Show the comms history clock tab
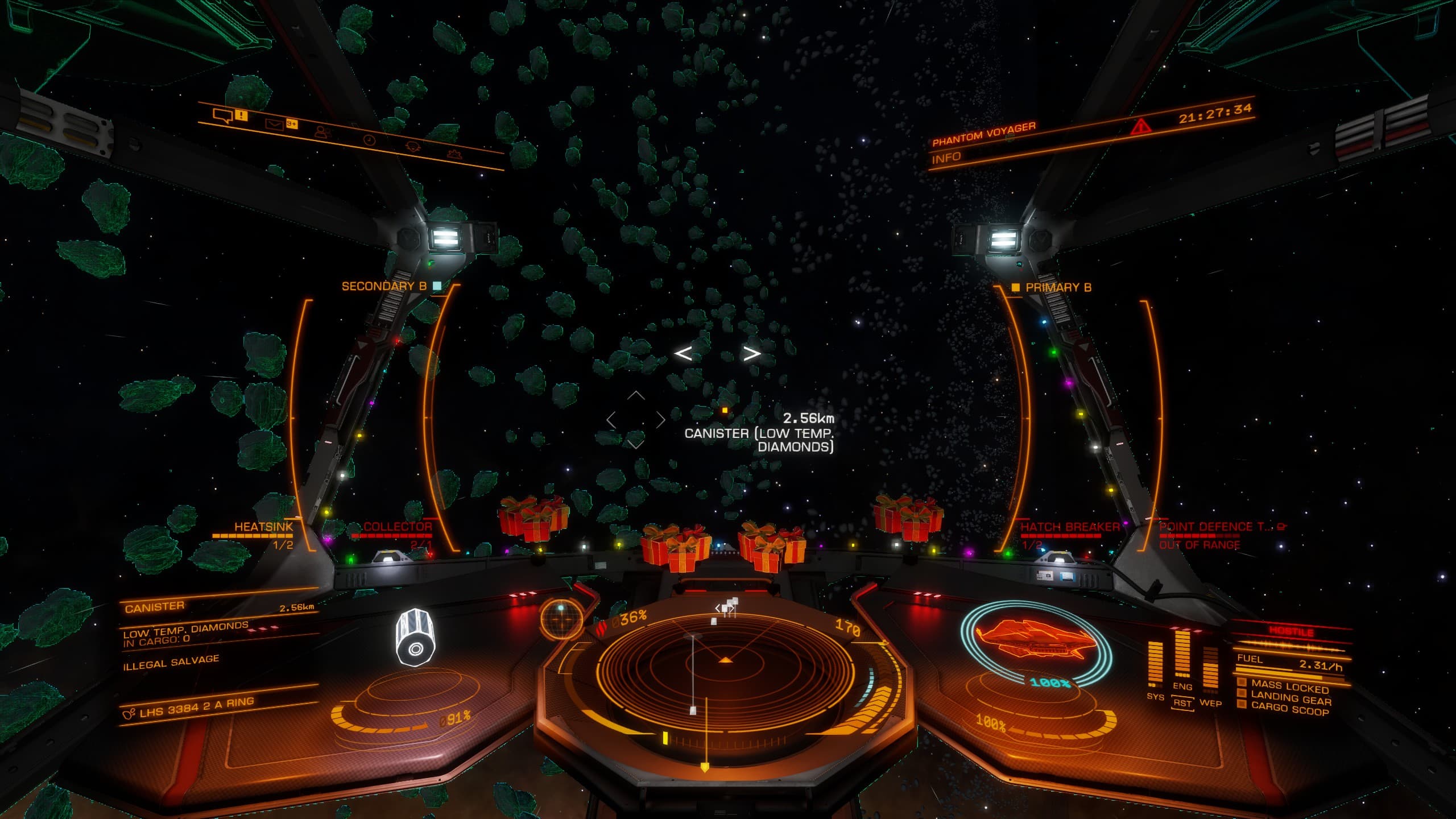The width and height of the screenshot is (1456, 819). click(x=369, y=139)
